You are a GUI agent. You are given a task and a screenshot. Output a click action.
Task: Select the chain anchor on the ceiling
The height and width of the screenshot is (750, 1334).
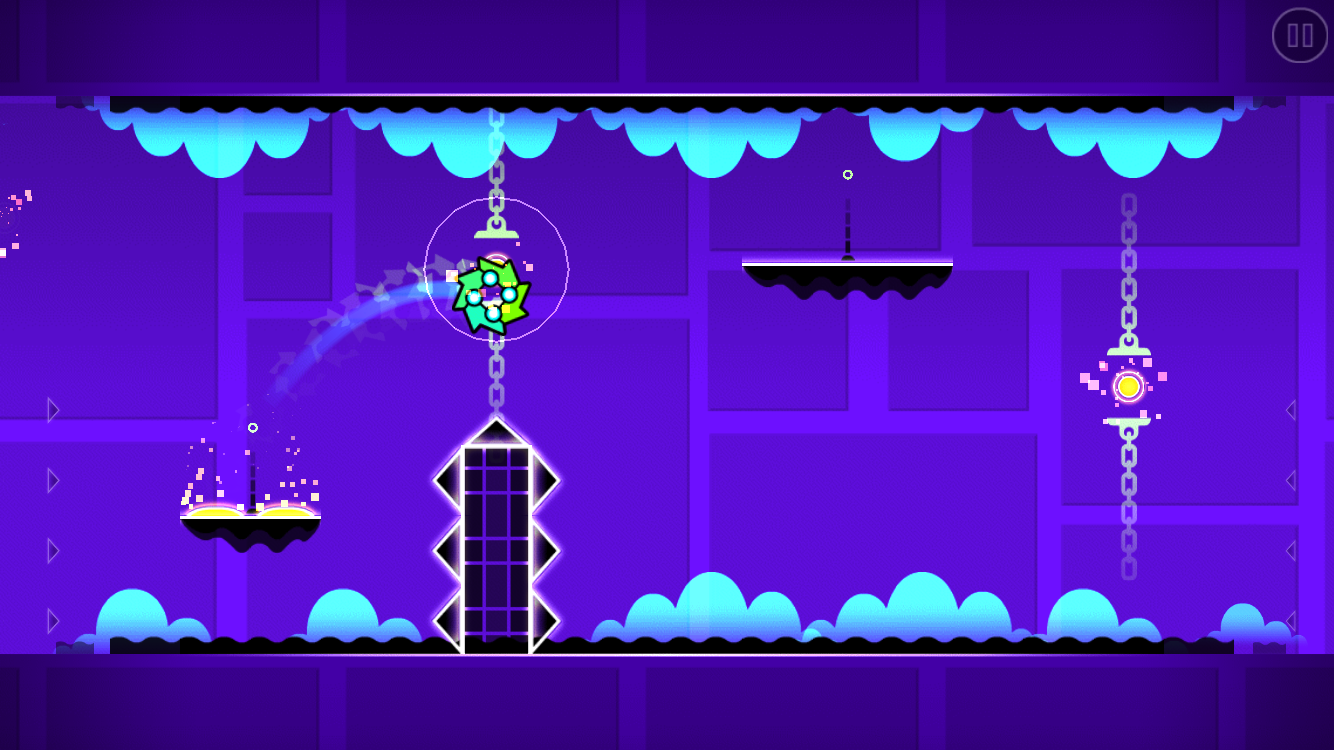tap(495, 105)
